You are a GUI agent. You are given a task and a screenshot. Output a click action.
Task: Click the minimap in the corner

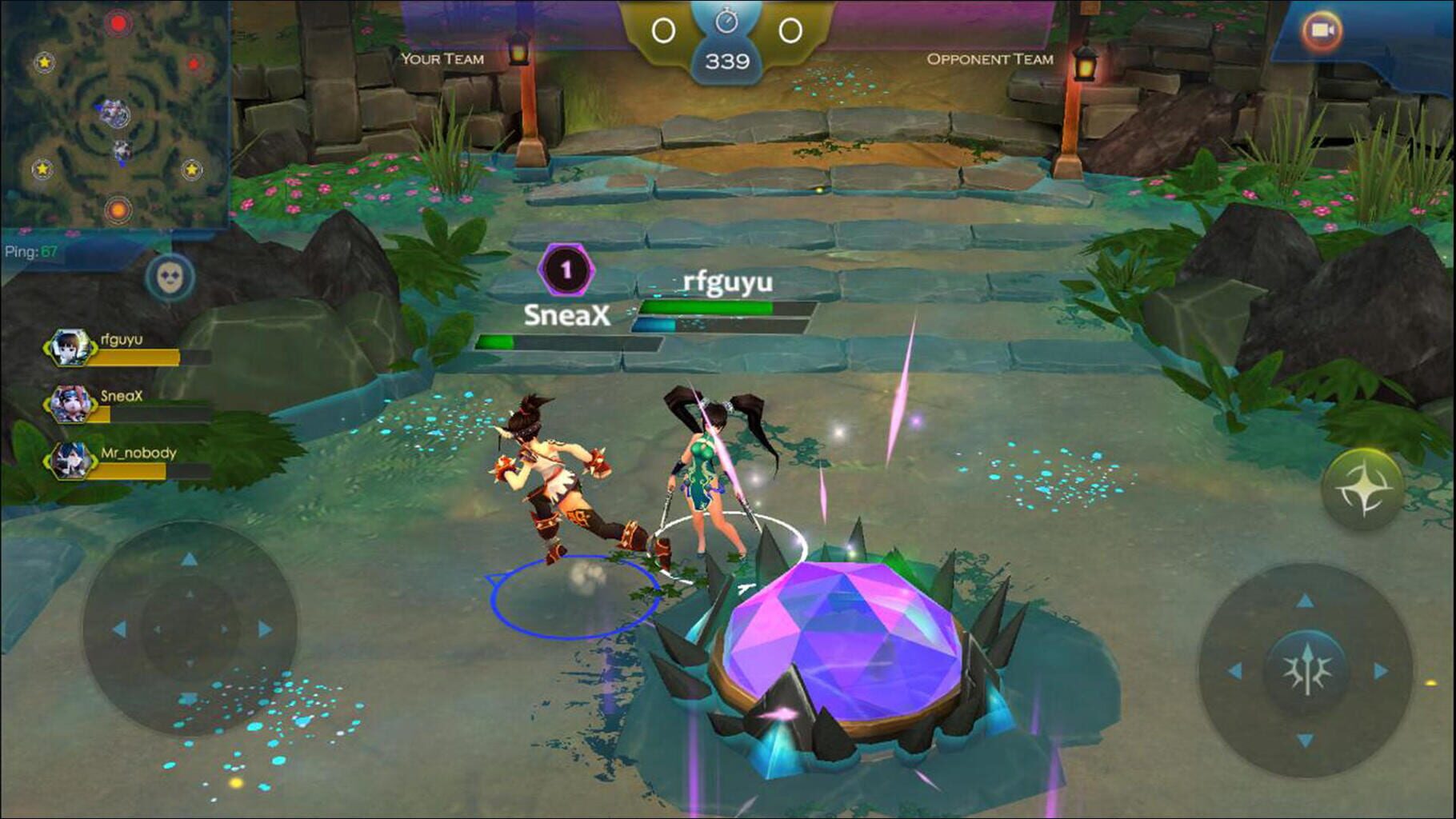pos(115,114)
